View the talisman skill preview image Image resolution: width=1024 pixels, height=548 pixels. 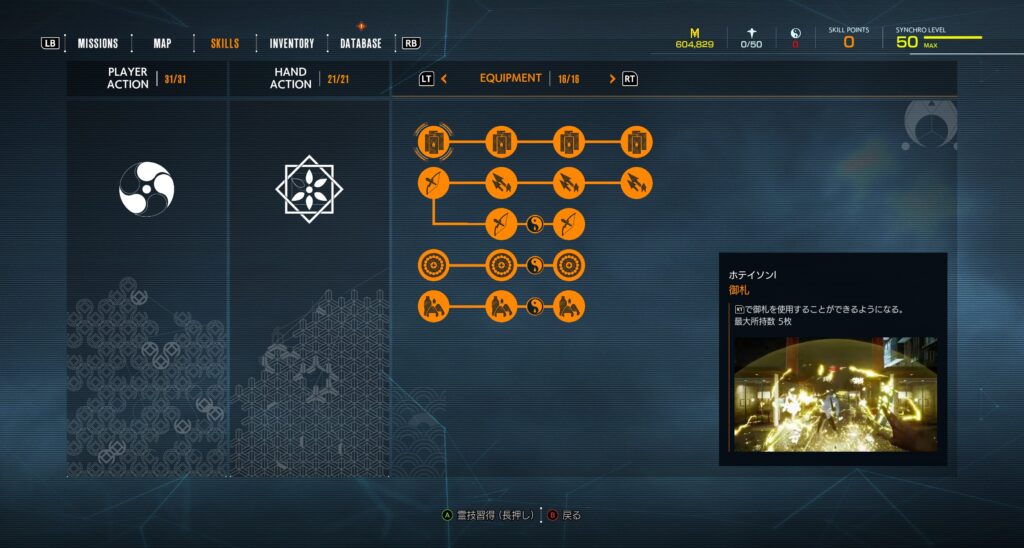[835, 393]
